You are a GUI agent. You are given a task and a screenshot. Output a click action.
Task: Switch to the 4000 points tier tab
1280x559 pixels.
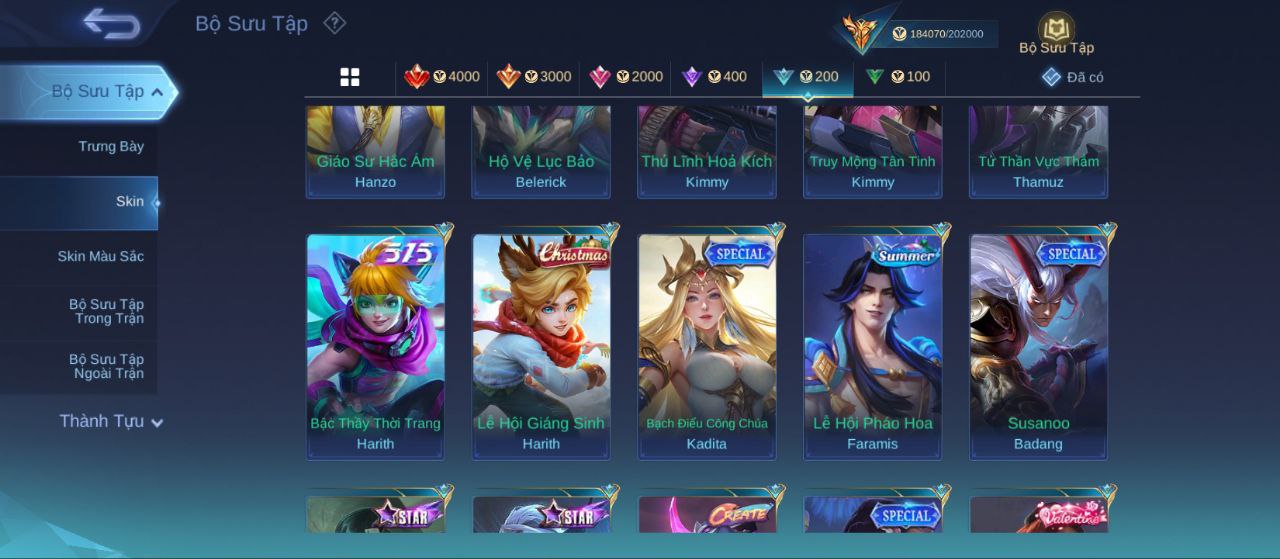click(442, 77)
